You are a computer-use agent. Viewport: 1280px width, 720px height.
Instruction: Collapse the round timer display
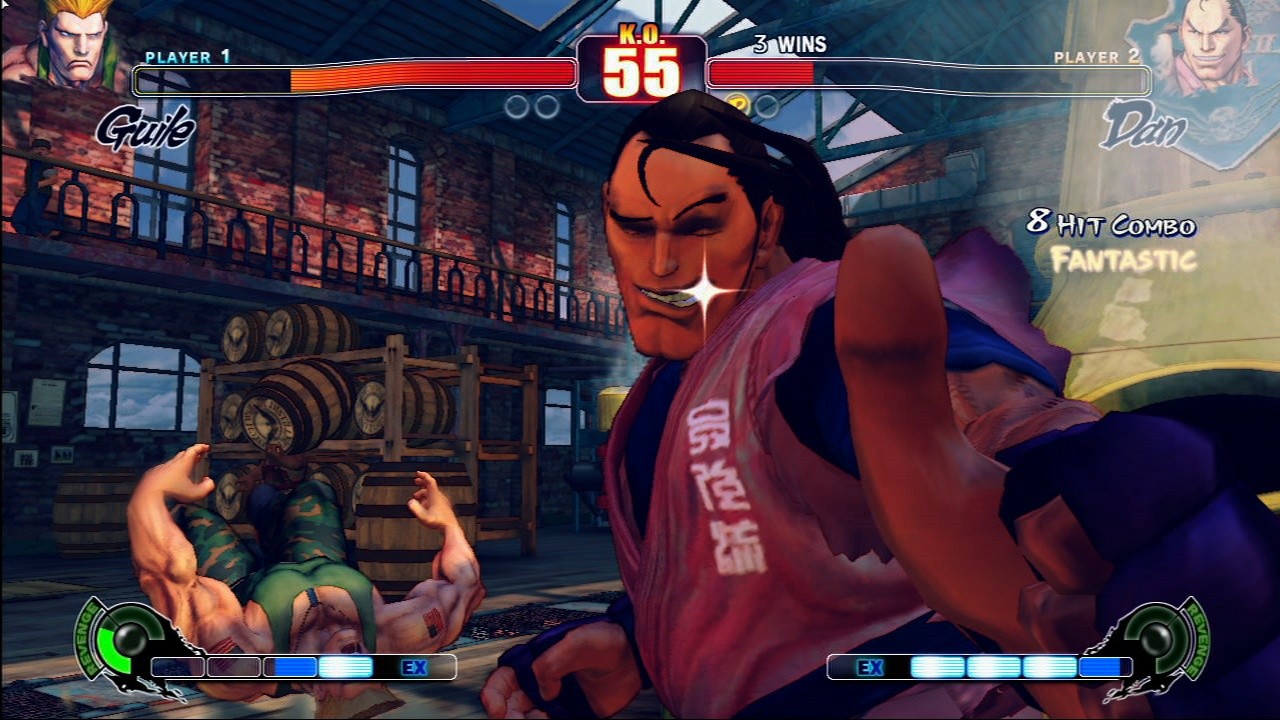(x=640, y=70)
